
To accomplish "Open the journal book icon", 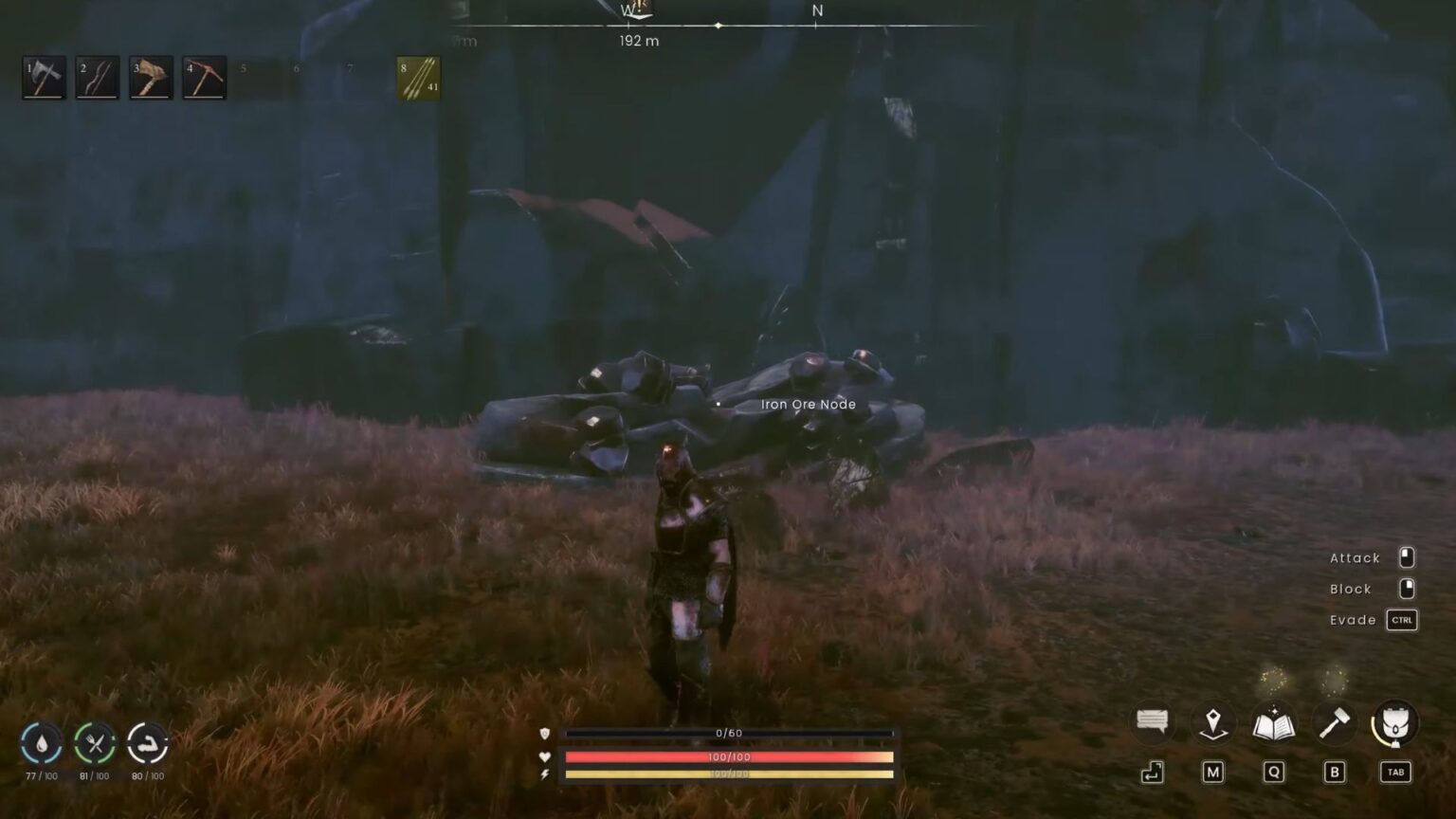I will (1274, 722).
